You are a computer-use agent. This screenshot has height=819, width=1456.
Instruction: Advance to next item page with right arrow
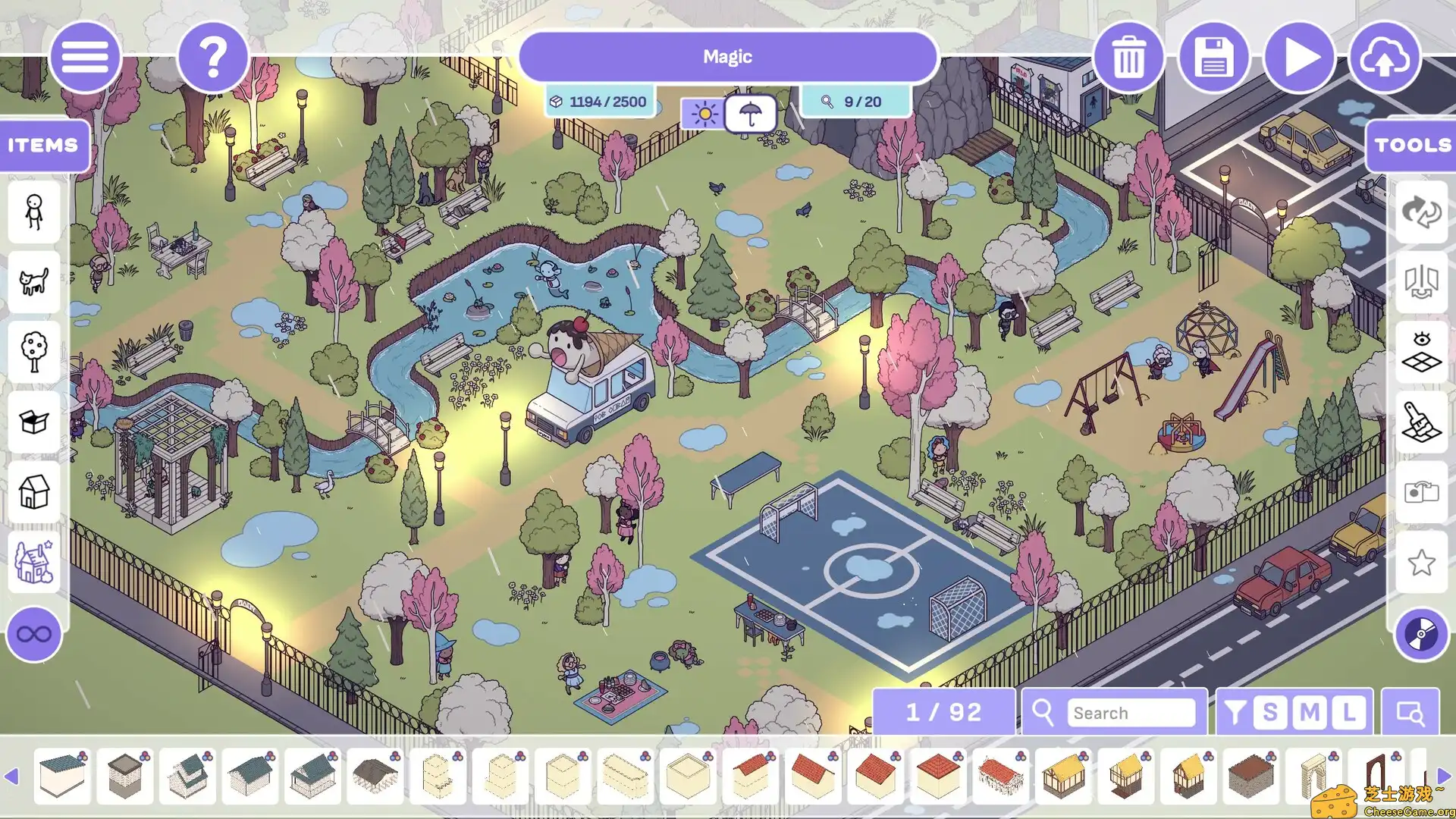[x=1443, y=775]
